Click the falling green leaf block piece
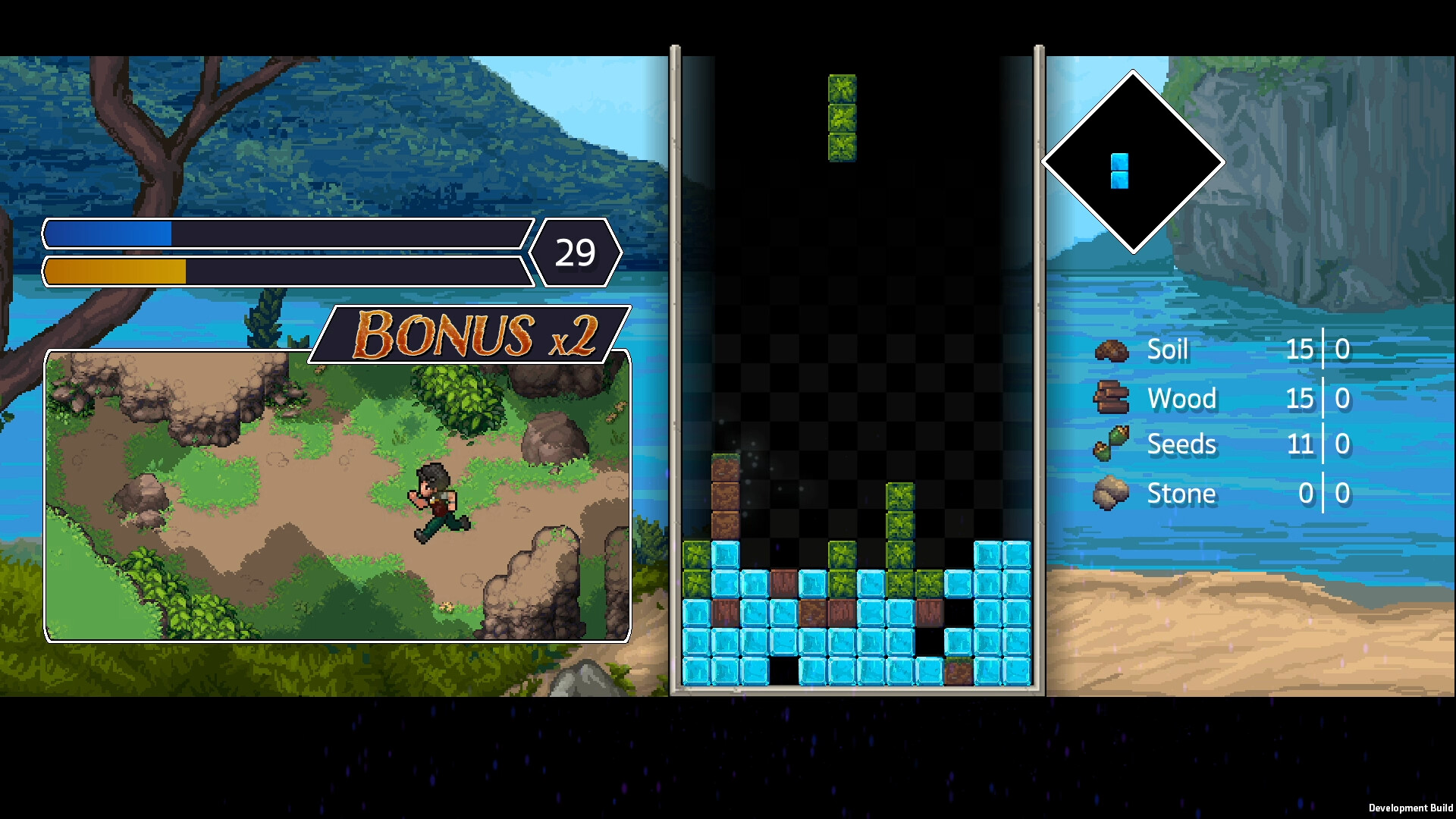The width and height of the screenshot is (1456, 819). point(842,118)
